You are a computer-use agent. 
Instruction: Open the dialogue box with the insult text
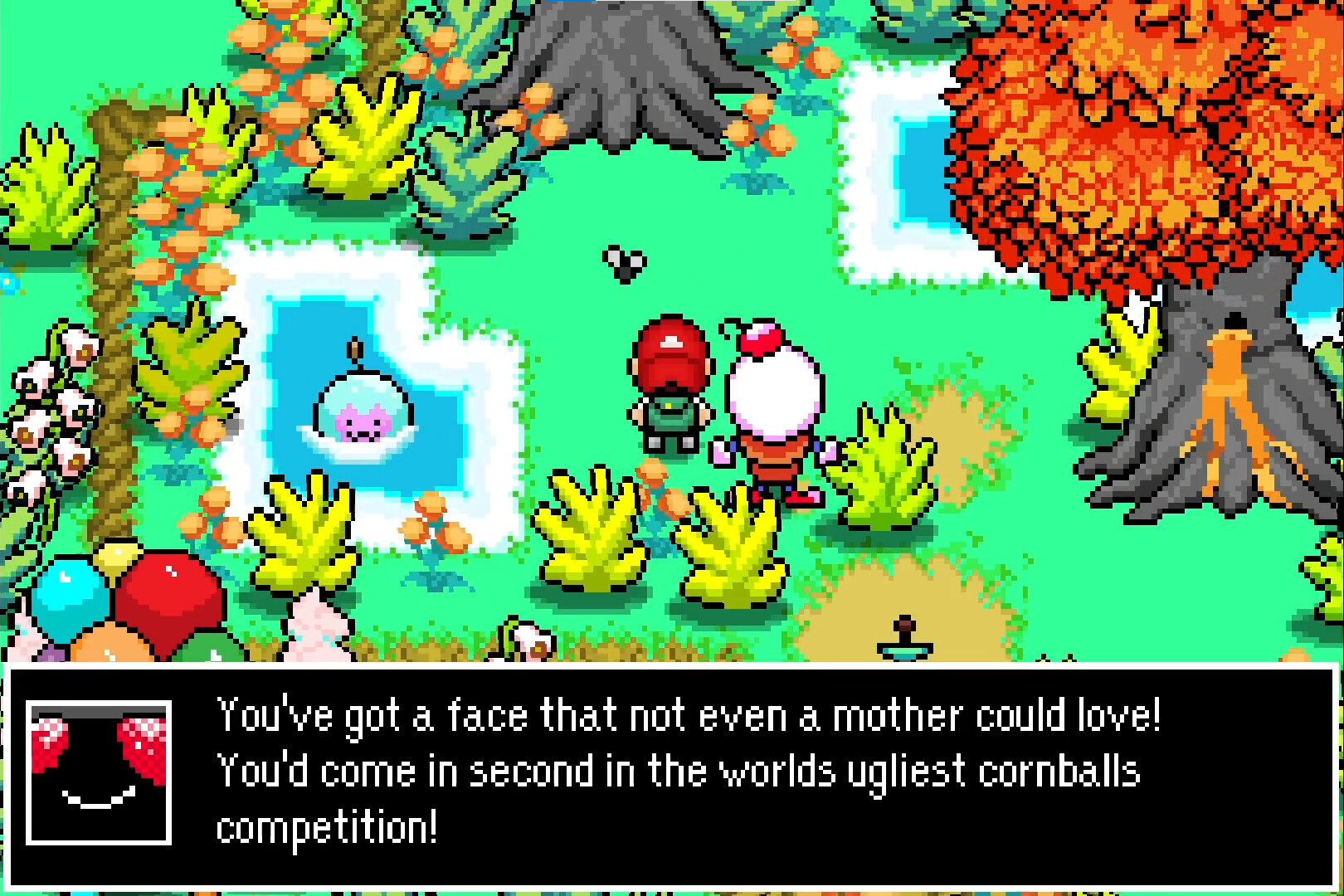pos(672,776)
